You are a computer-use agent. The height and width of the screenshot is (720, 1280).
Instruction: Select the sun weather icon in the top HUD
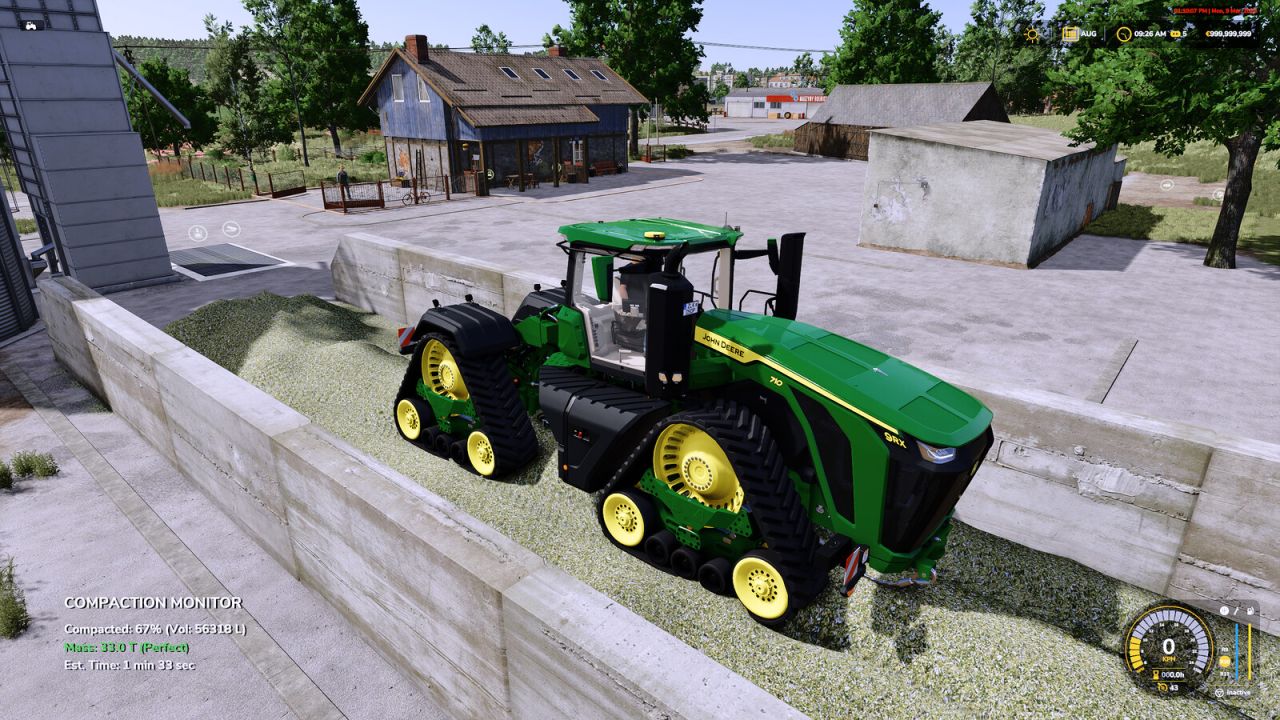point(1031,34)
